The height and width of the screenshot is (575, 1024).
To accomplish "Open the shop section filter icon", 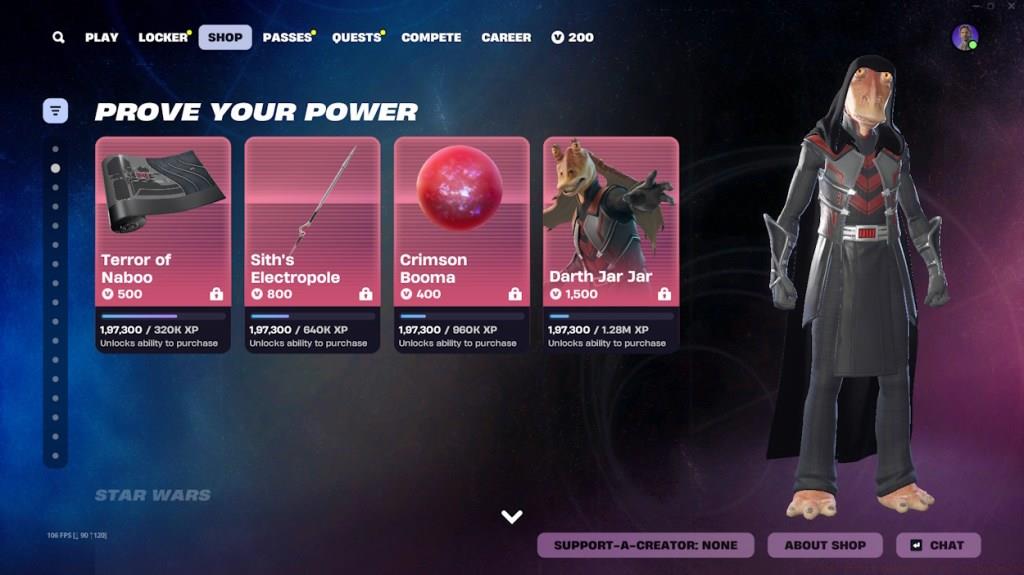I will 55,110.
